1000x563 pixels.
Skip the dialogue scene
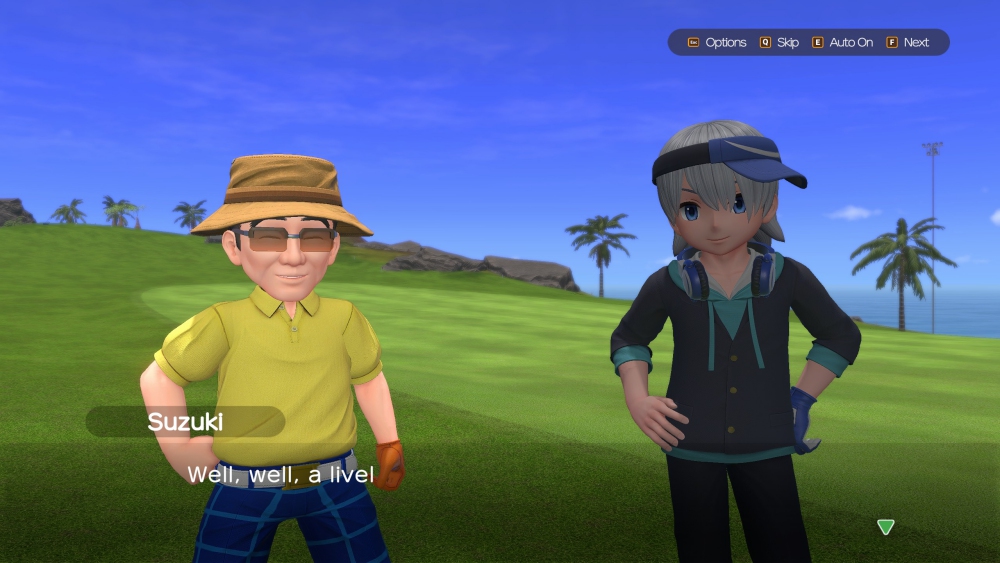[780, 42]
